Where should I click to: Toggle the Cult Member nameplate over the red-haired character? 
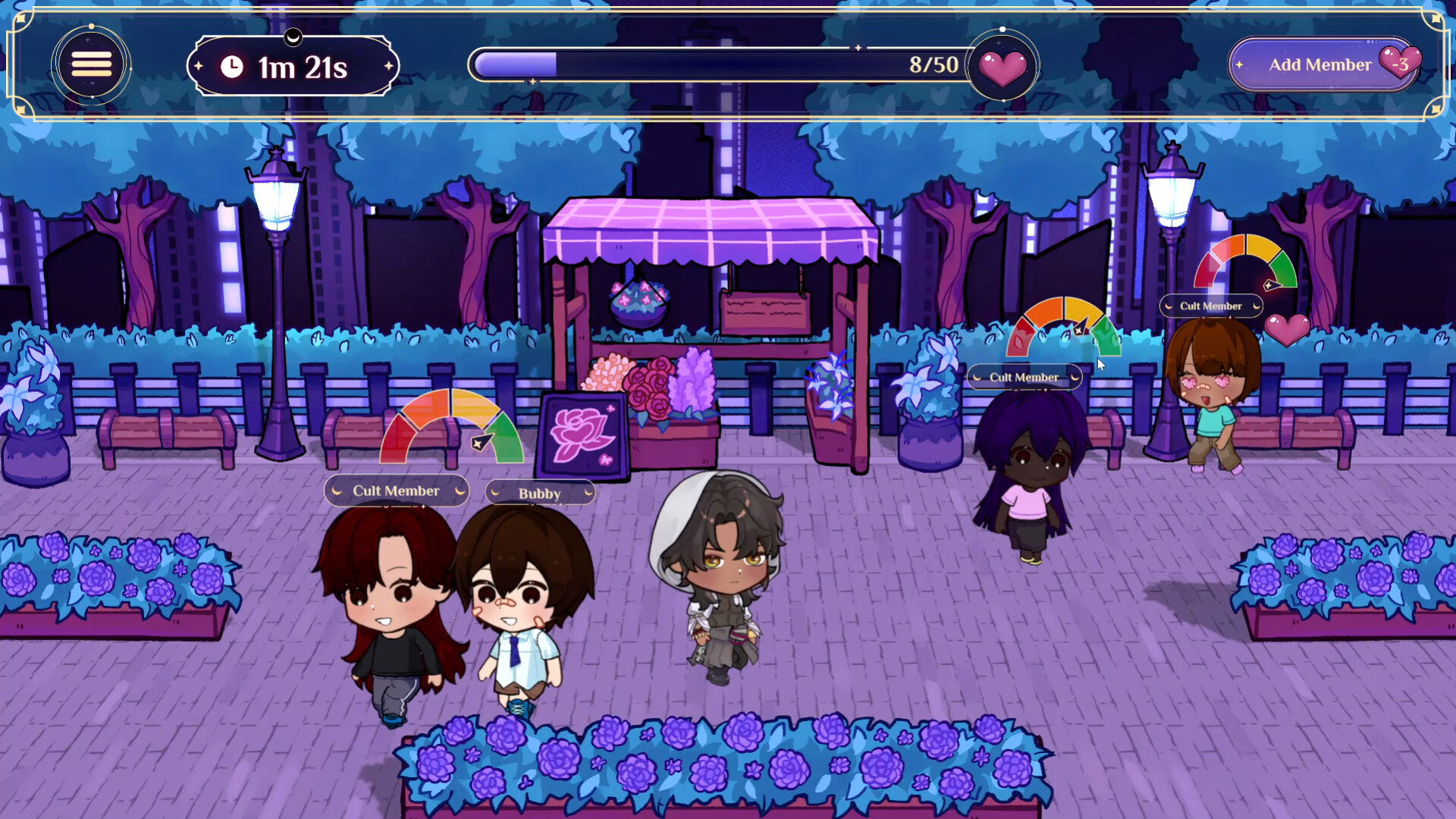coord(395,491)
